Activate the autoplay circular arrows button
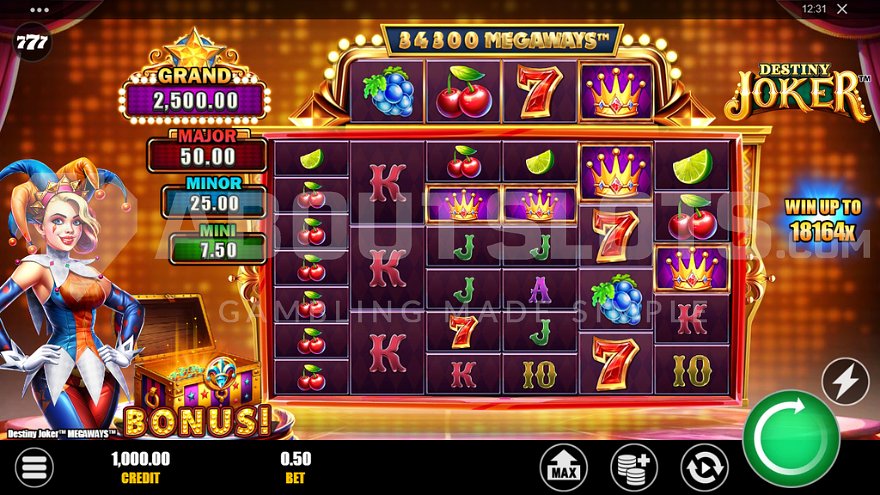This screenshot has width=880, height=495. pyautogui.click(x=704, y=467)
